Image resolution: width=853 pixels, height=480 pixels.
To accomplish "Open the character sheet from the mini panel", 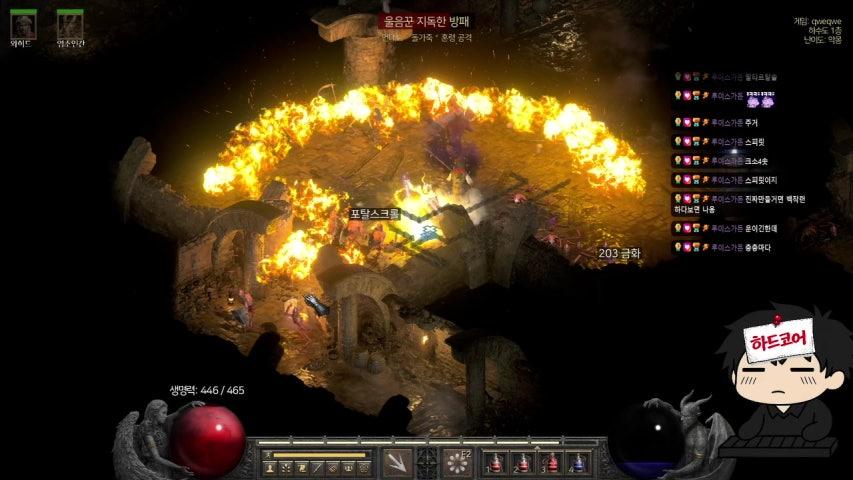I will click(x=269, y=468).
